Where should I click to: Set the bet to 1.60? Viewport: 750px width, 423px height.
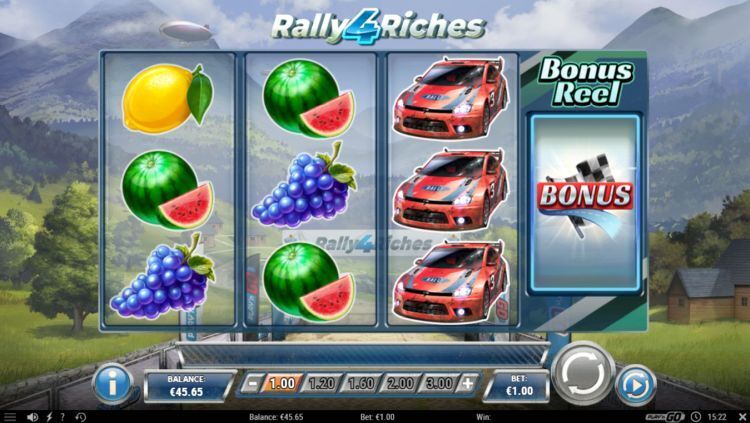point(361,383)
